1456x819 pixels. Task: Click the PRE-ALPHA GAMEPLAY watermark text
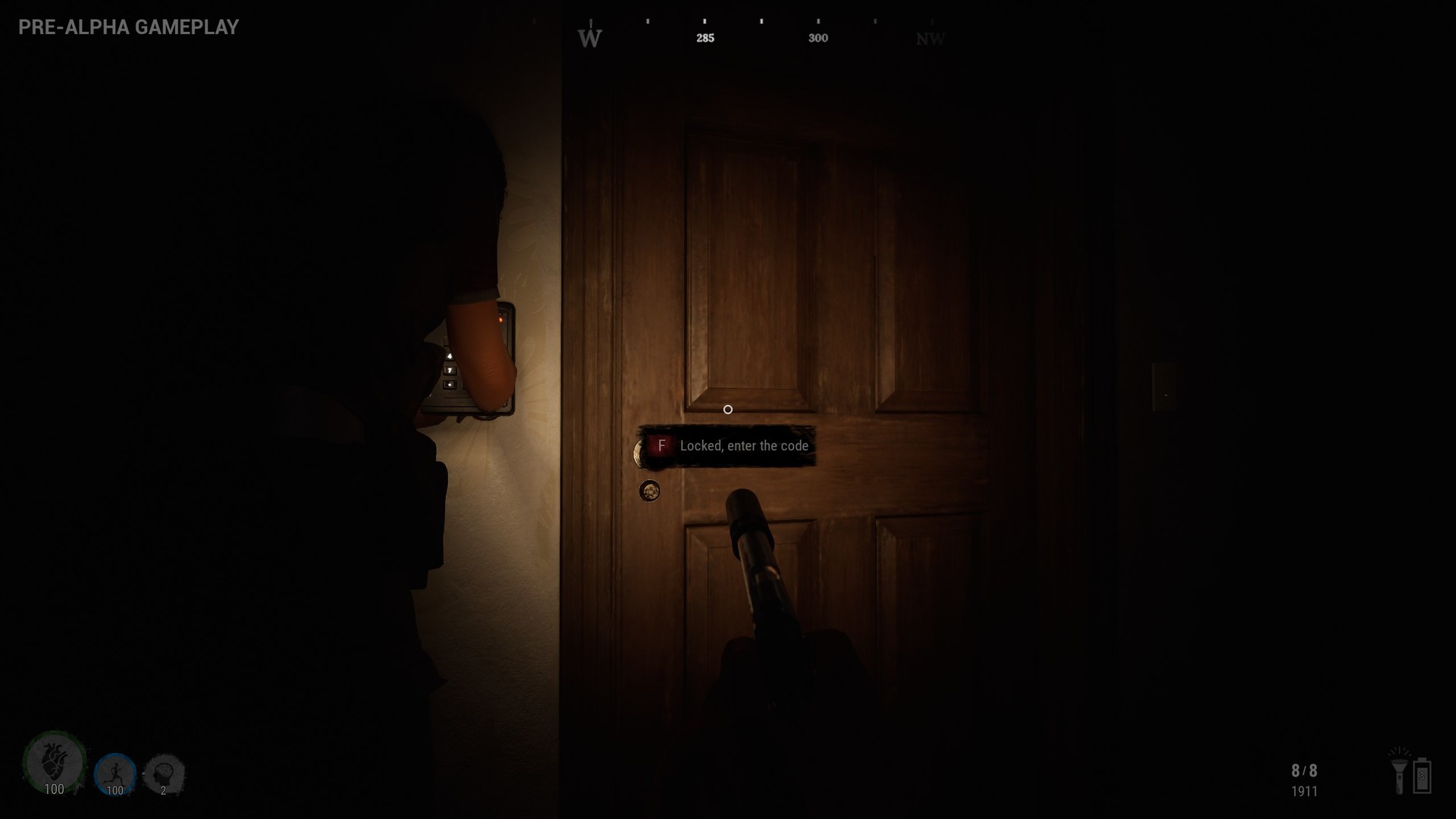click(x=126, y=27)
